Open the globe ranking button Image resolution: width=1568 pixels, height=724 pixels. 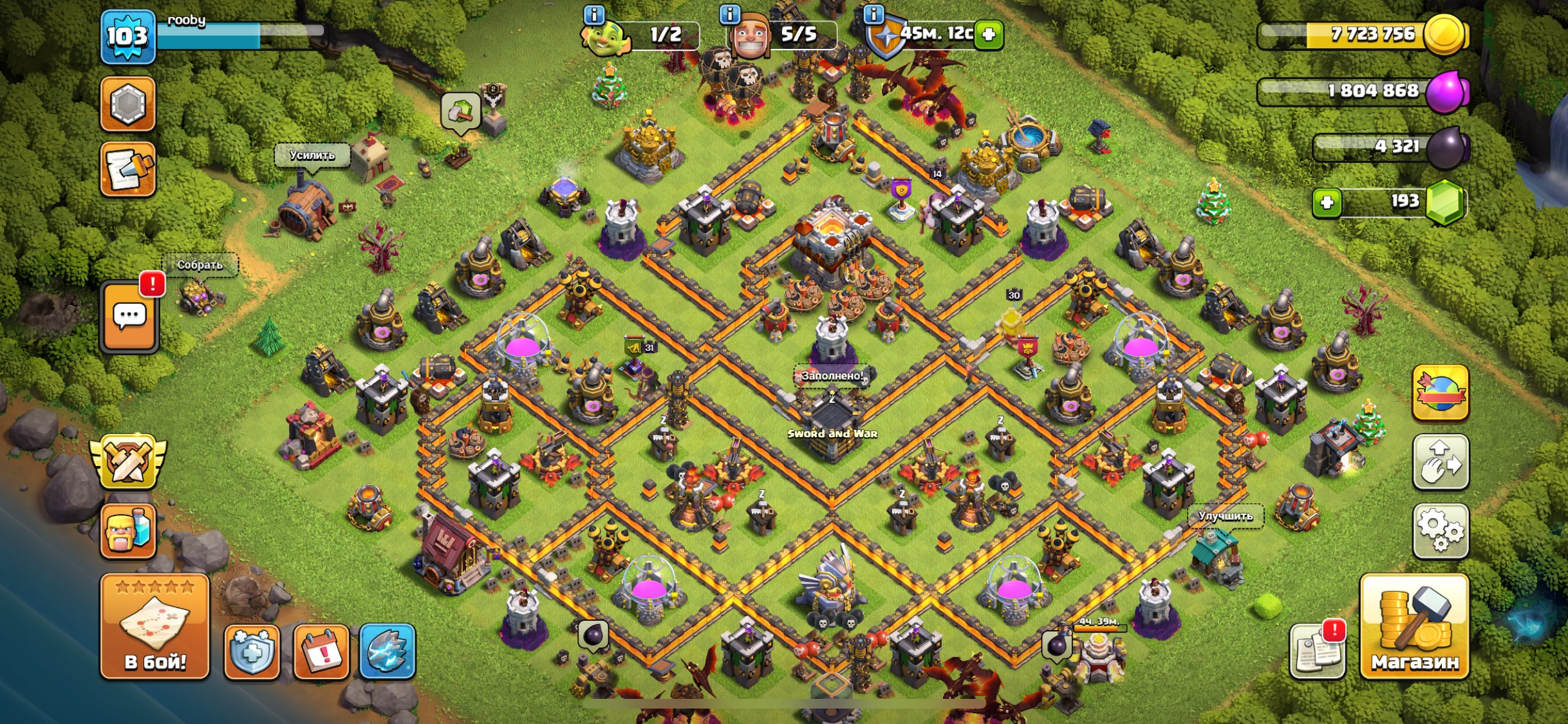coord(1441,393)
